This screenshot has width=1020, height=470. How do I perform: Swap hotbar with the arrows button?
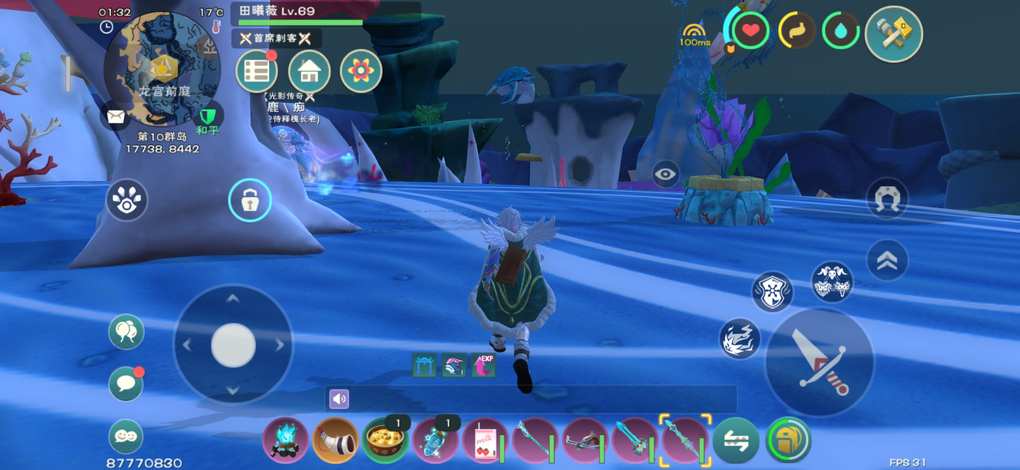click(x=735, y=439)
